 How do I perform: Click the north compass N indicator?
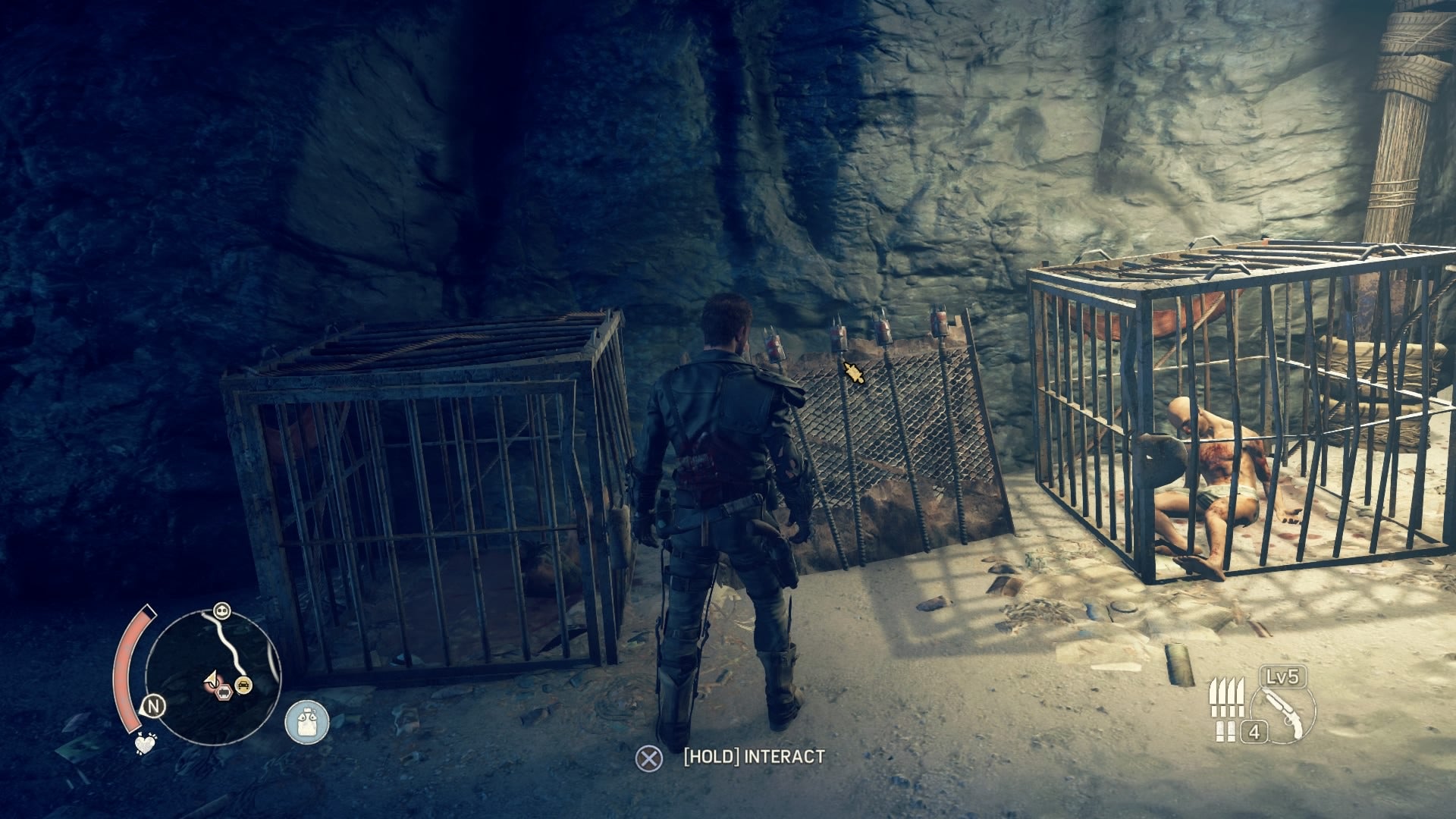154,707
